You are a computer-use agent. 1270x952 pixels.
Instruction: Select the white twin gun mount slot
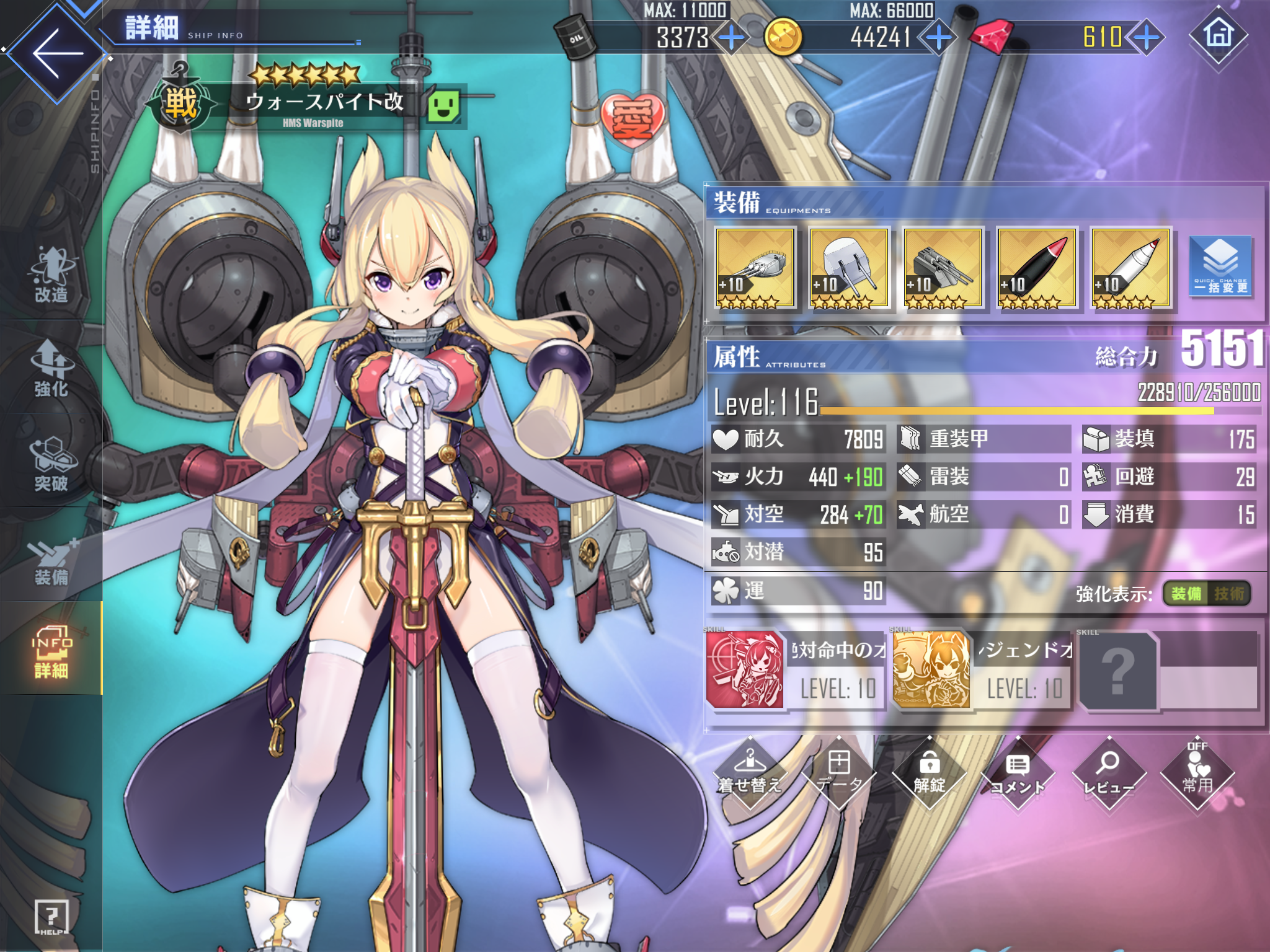pos(848,268)
